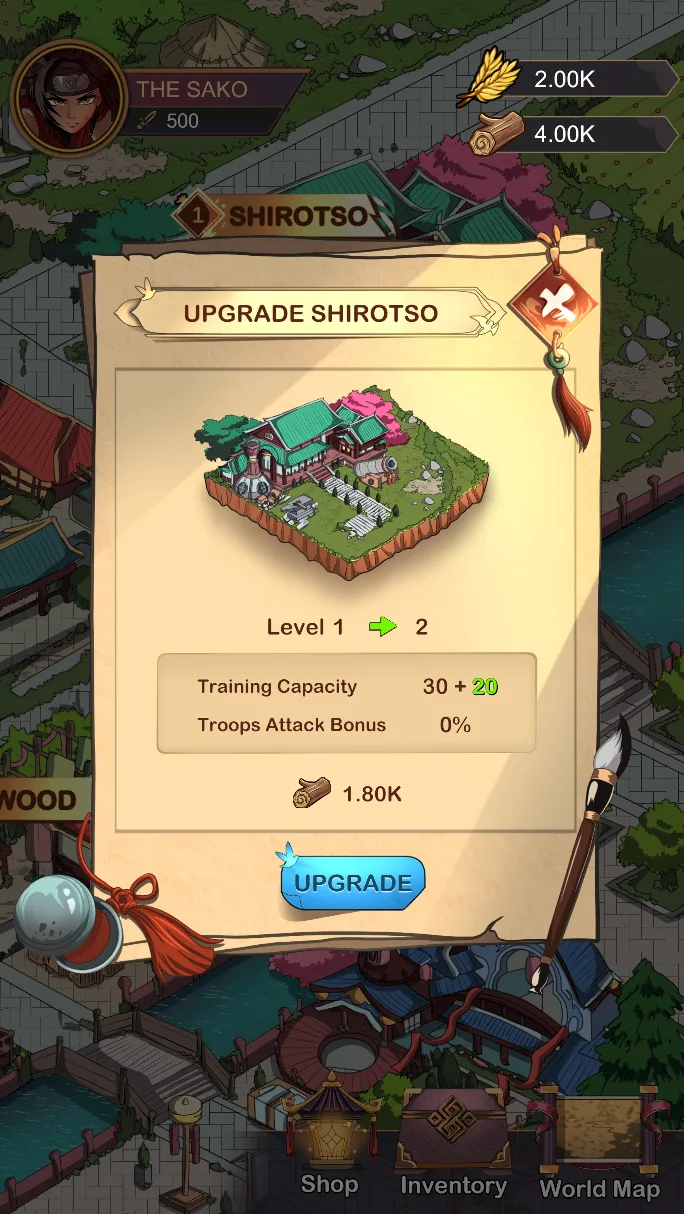The width and height of the screenshot is (684, 1214).
Task: Click the blue Upgrade button
Action: click(353, 882)
